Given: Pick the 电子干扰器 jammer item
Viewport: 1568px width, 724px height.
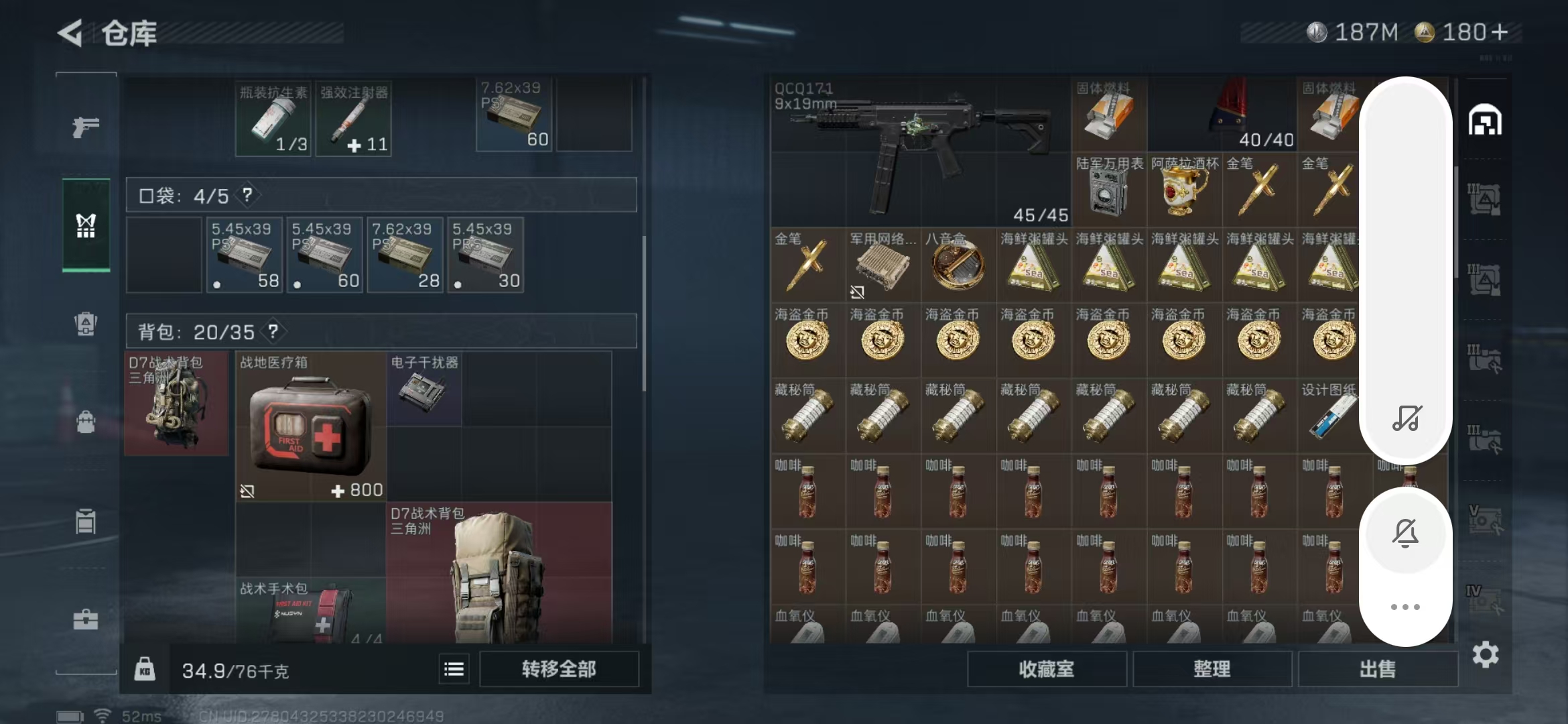Looking at the screenshot, I should click(423, 389).
